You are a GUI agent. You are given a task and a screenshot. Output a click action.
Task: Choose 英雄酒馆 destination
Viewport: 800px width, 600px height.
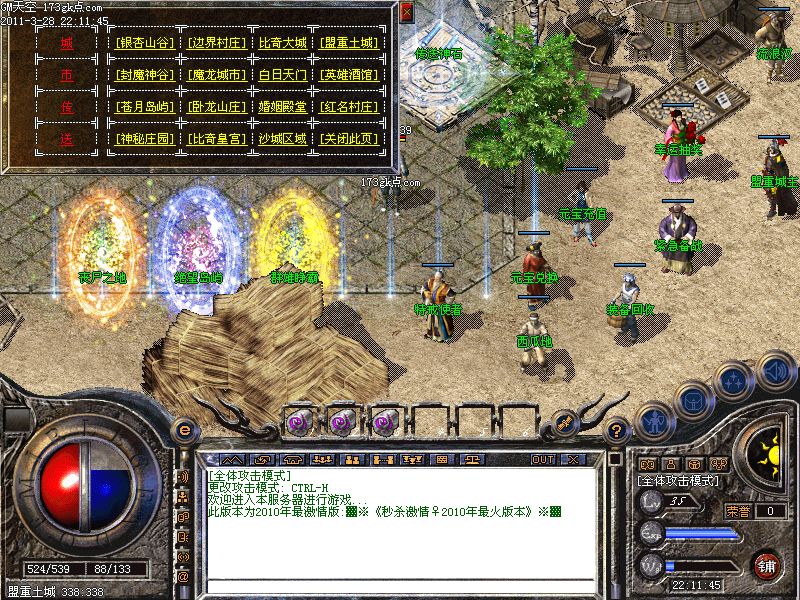[350, 76]
